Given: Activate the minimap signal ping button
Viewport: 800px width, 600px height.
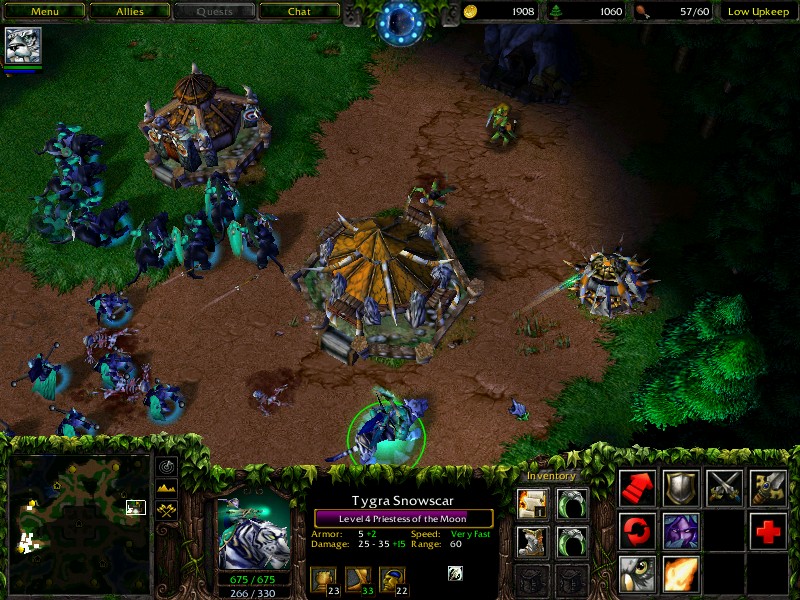Looking at the screenshot, I should tap(167, 467).
